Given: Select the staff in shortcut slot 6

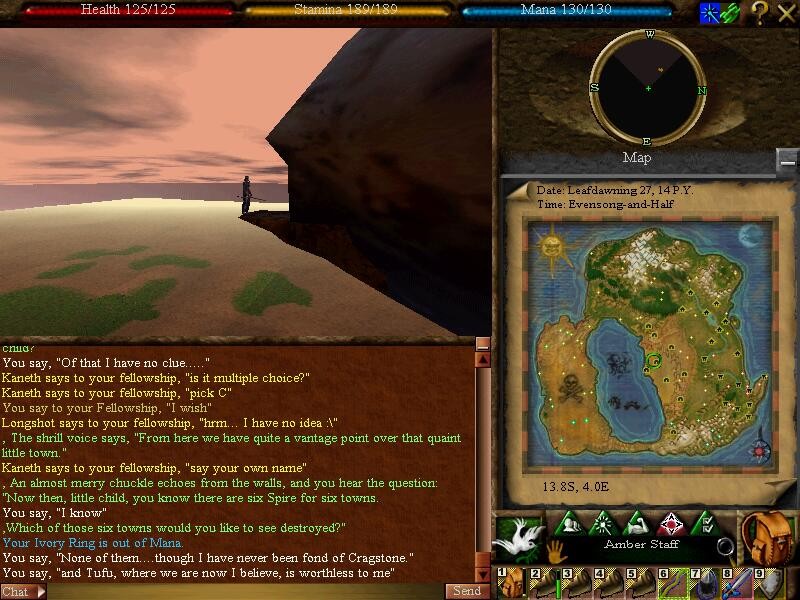Looking at the screenshot, I should pyautogui.click(x=672, y=583).
